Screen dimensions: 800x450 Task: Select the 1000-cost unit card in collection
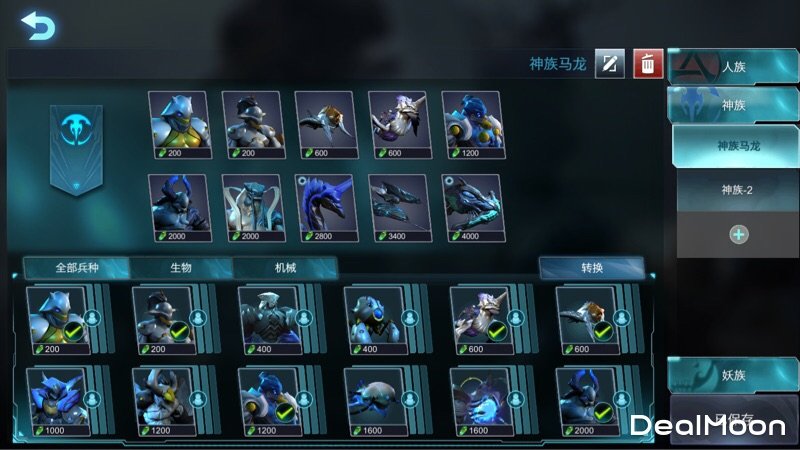[57, 402]
